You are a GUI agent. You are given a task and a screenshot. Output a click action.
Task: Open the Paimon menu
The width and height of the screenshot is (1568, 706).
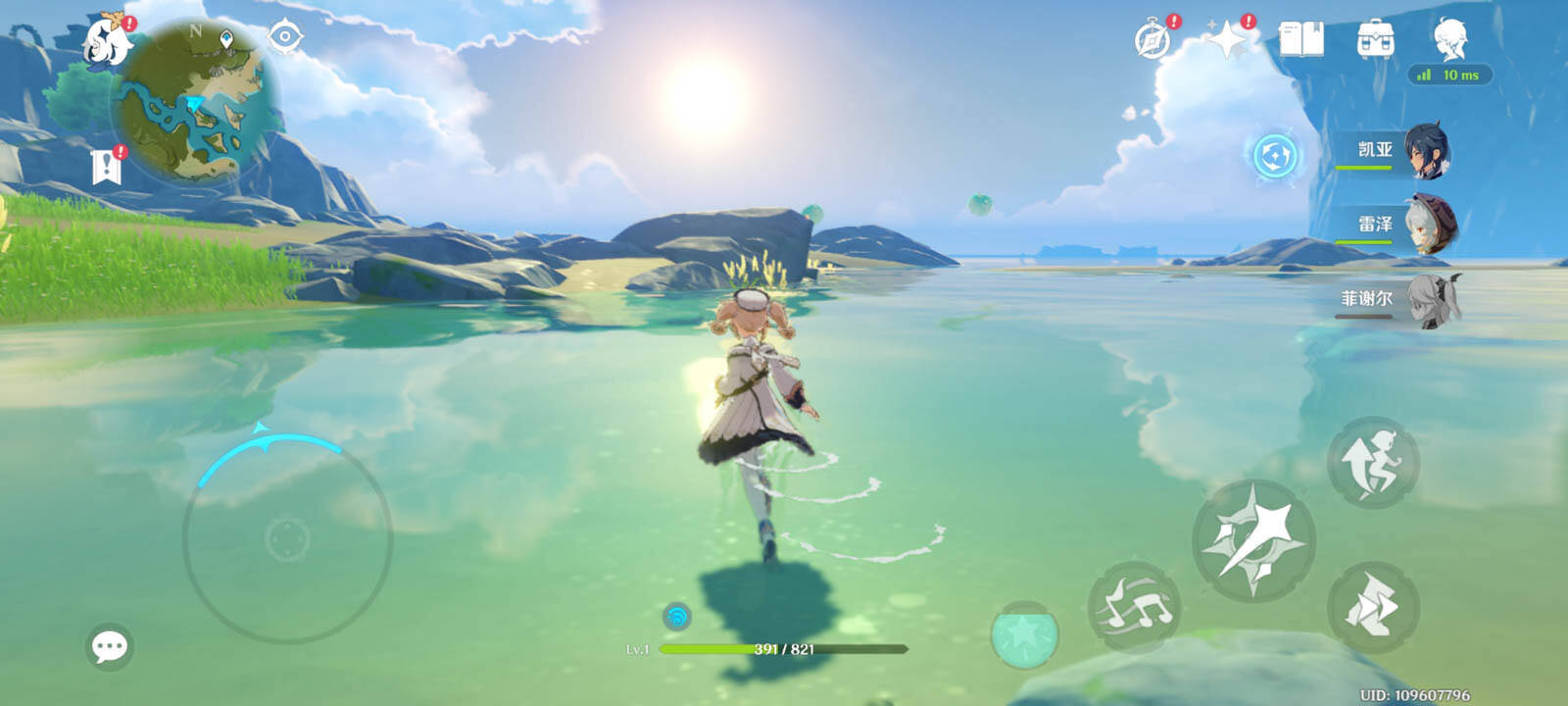pyautogui.click(x=108, y=41)
